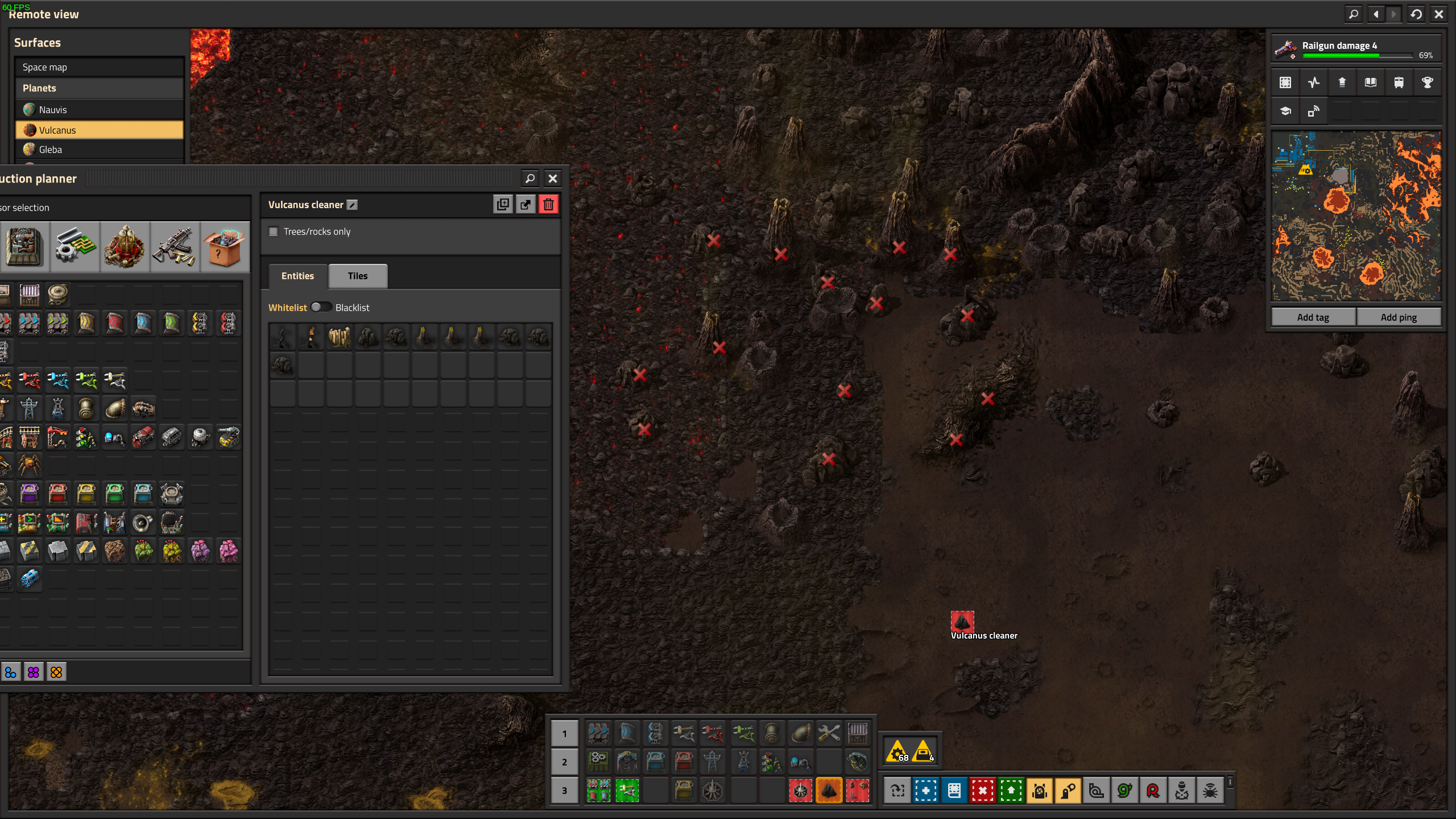Click the minimap of Vulcanus
The width and height of the screenshot is (1456, 819).
[1356, 216]
